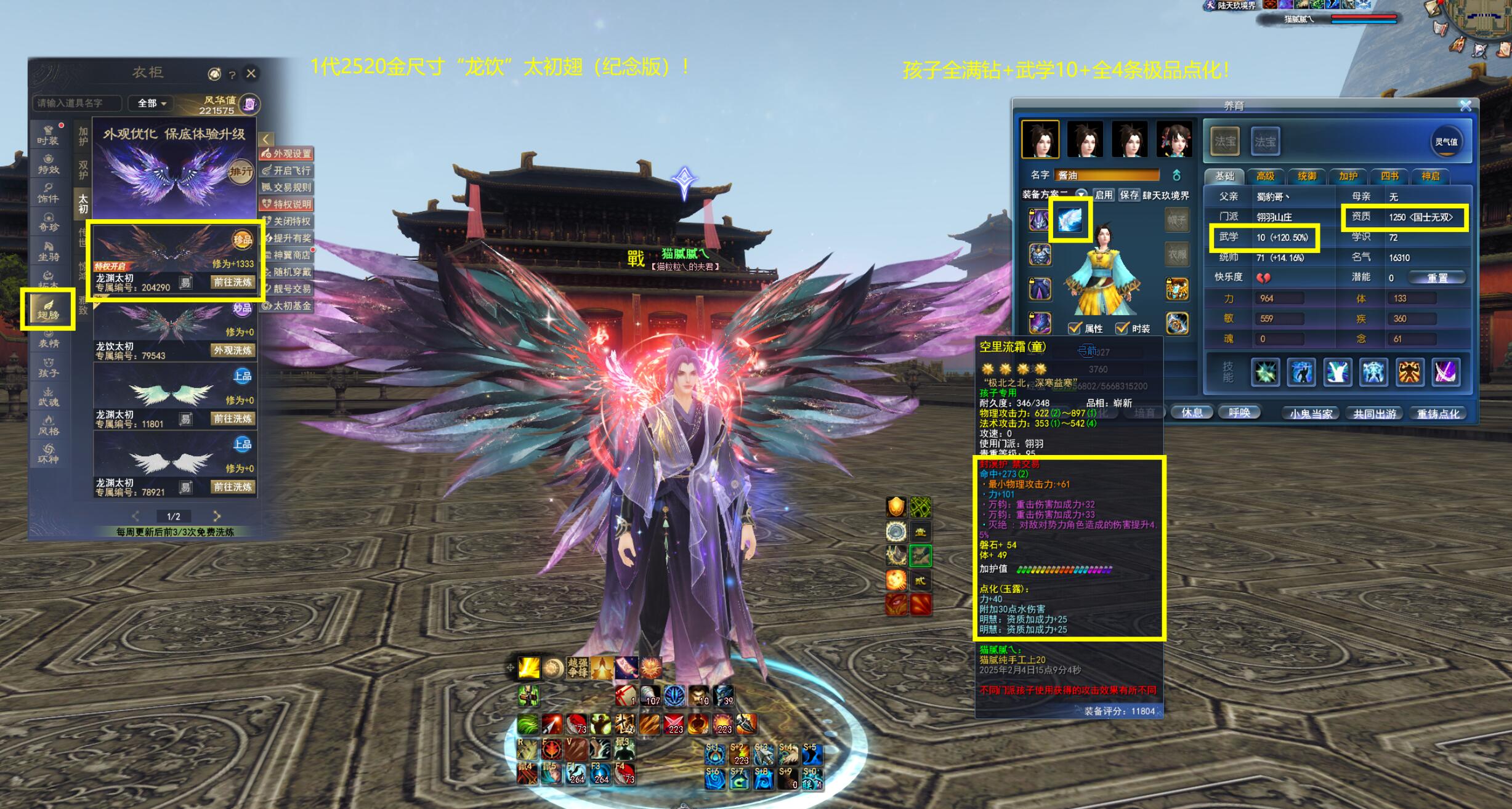1512x809 pixels.
Task: Go to the next wardrobe page
Action: pyautogui.click(x=217, y=516)
